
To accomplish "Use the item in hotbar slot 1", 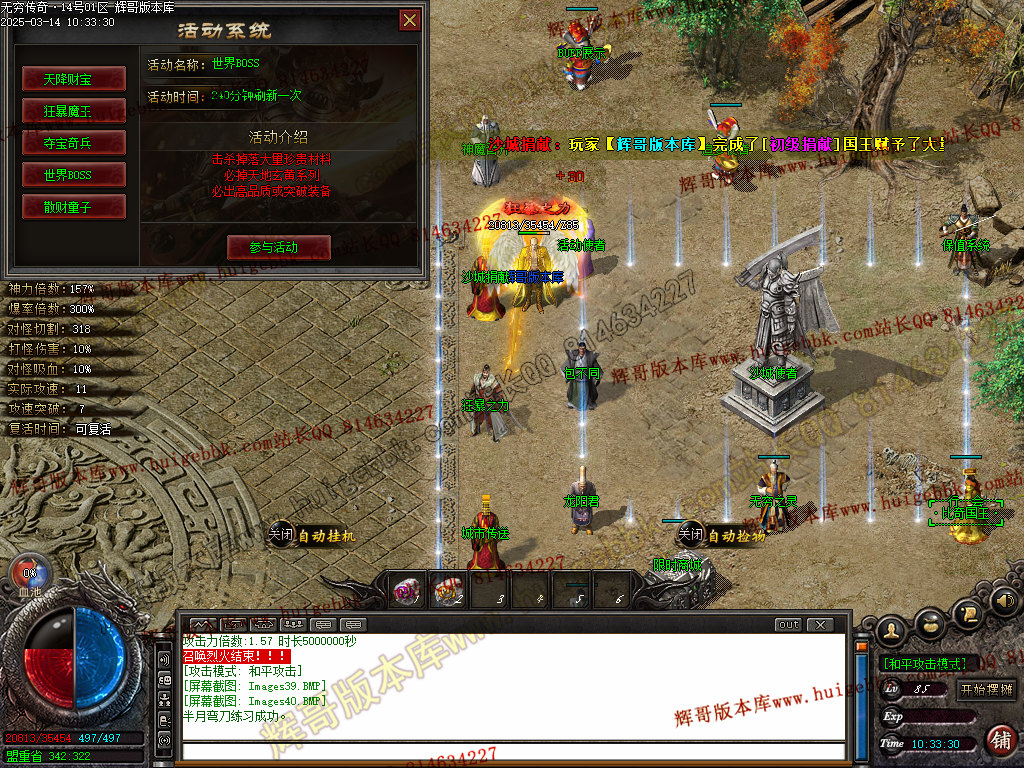I will (x=406, y=594).
